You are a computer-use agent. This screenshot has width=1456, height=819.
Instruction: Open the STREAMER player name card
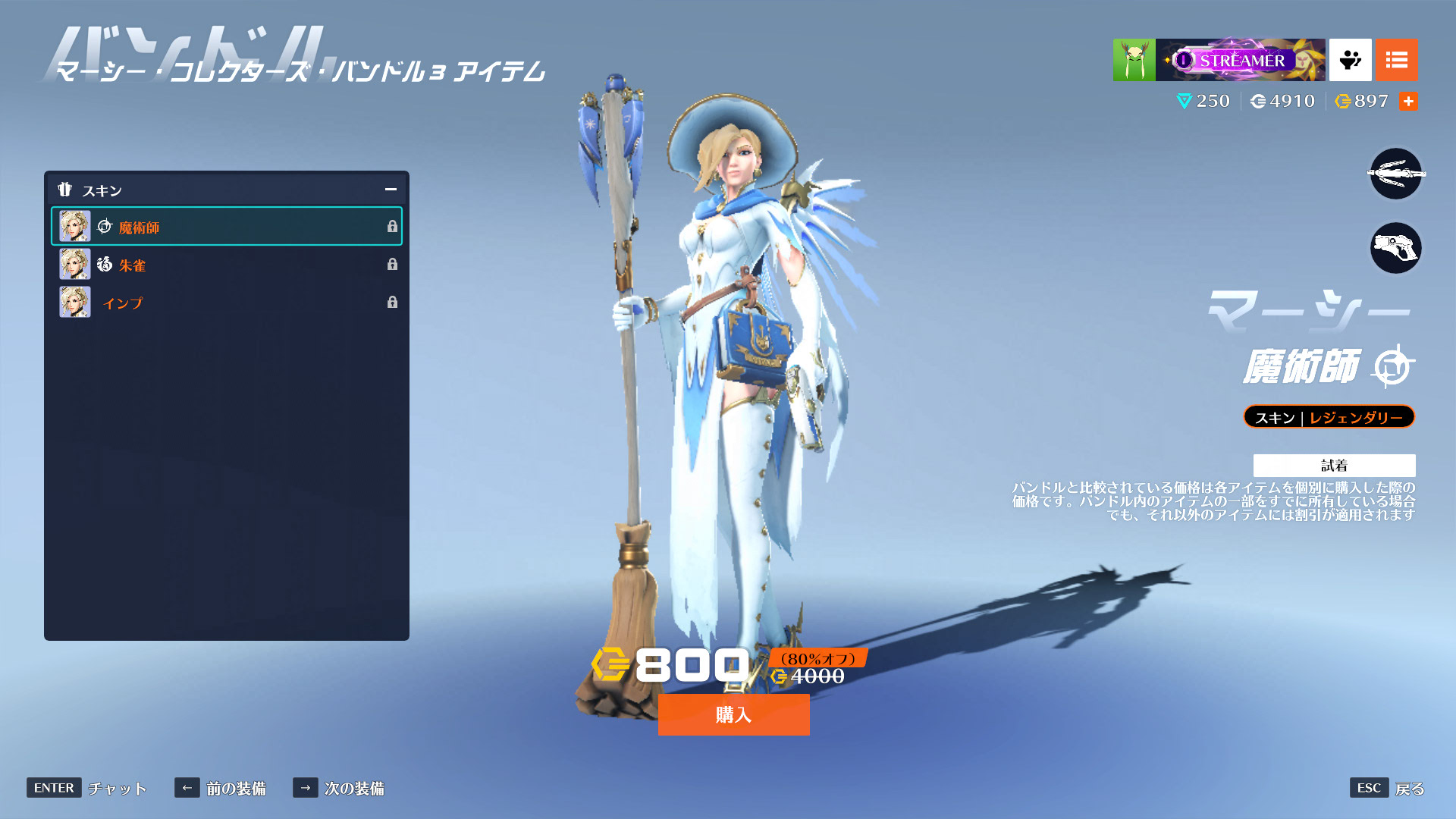click(x=1240, y=60)
